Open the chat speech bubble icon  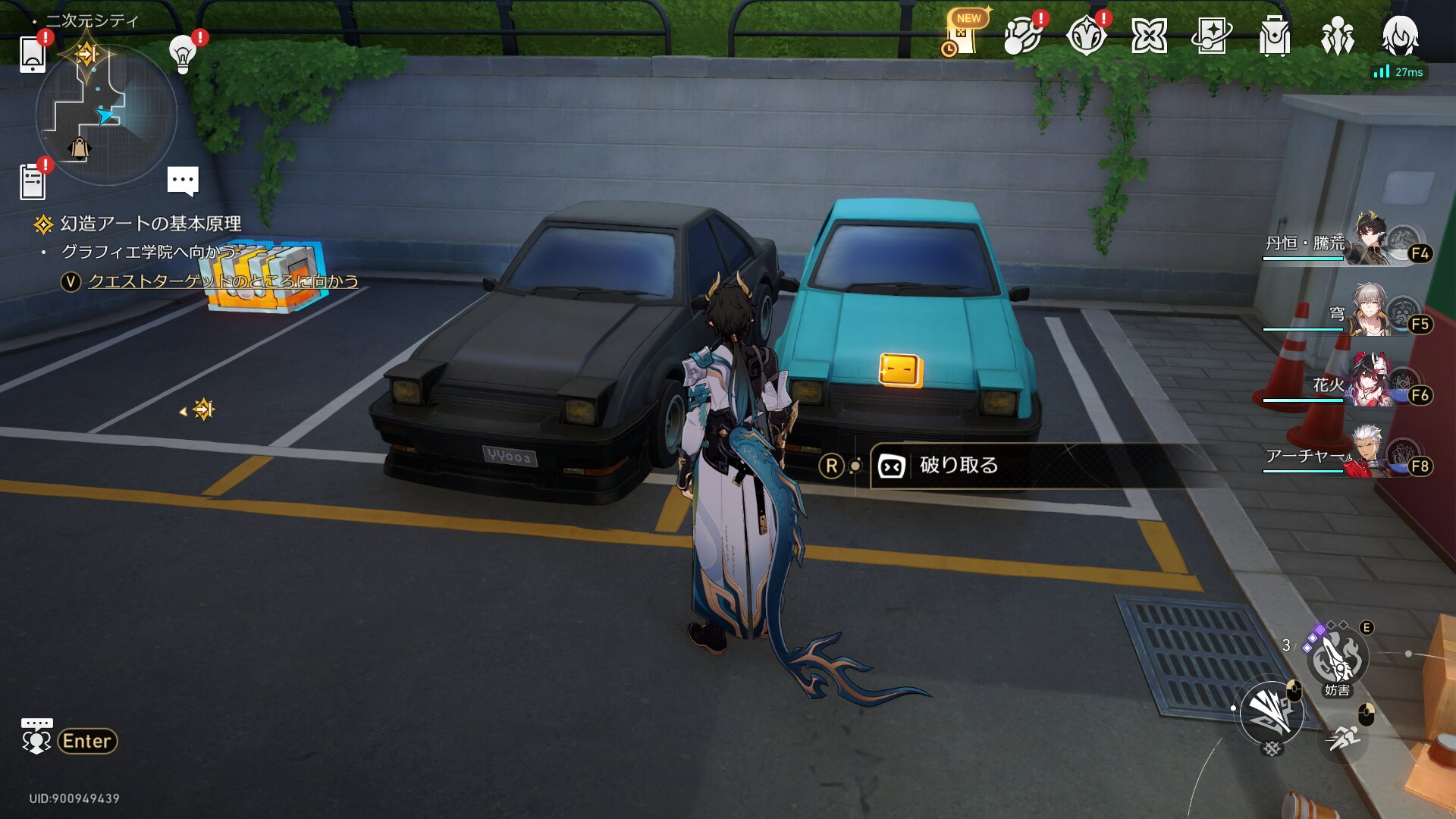(x=183, y=180)
